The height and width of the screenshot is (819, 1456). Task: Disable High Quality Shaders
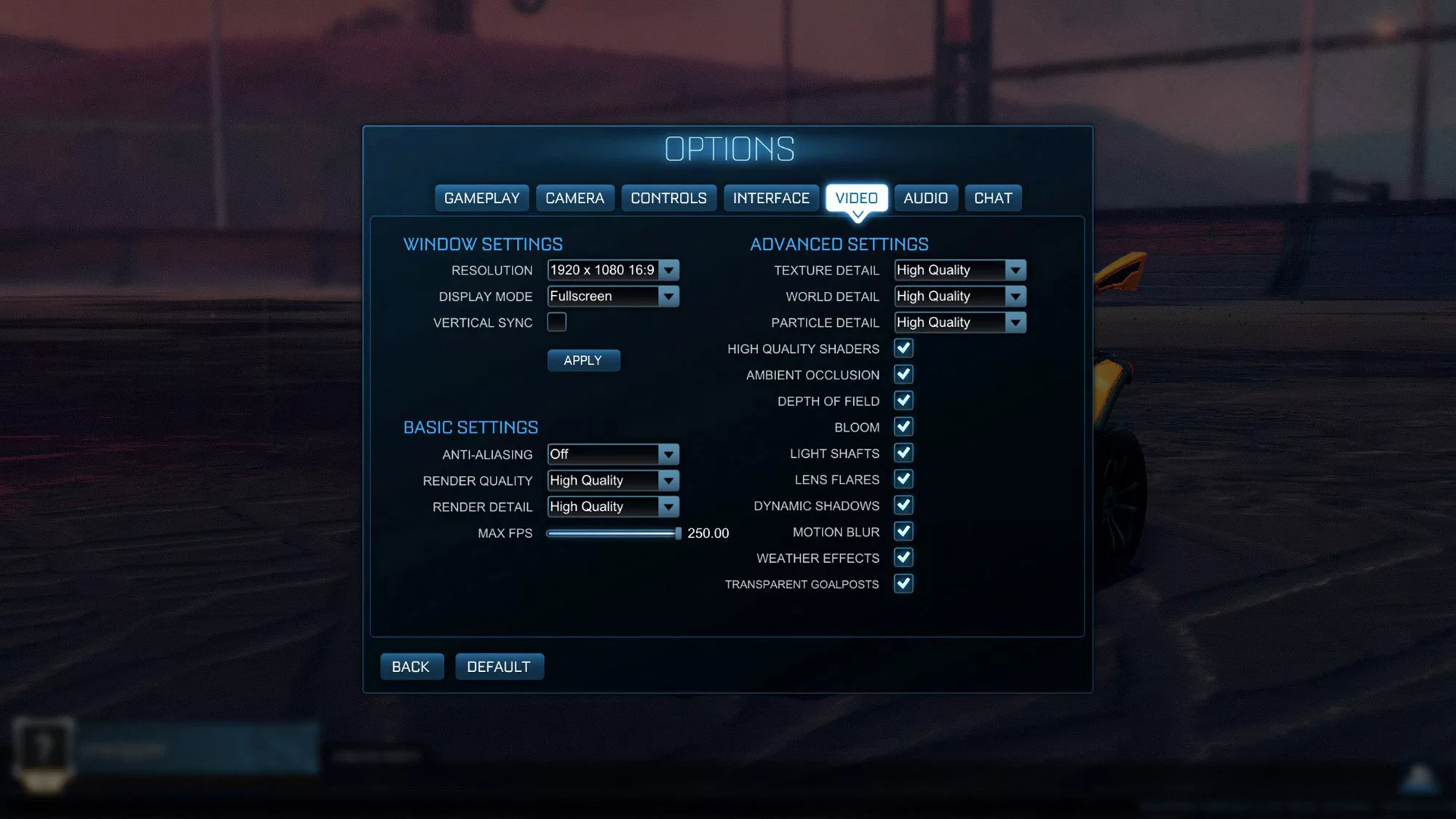(903, 349)
